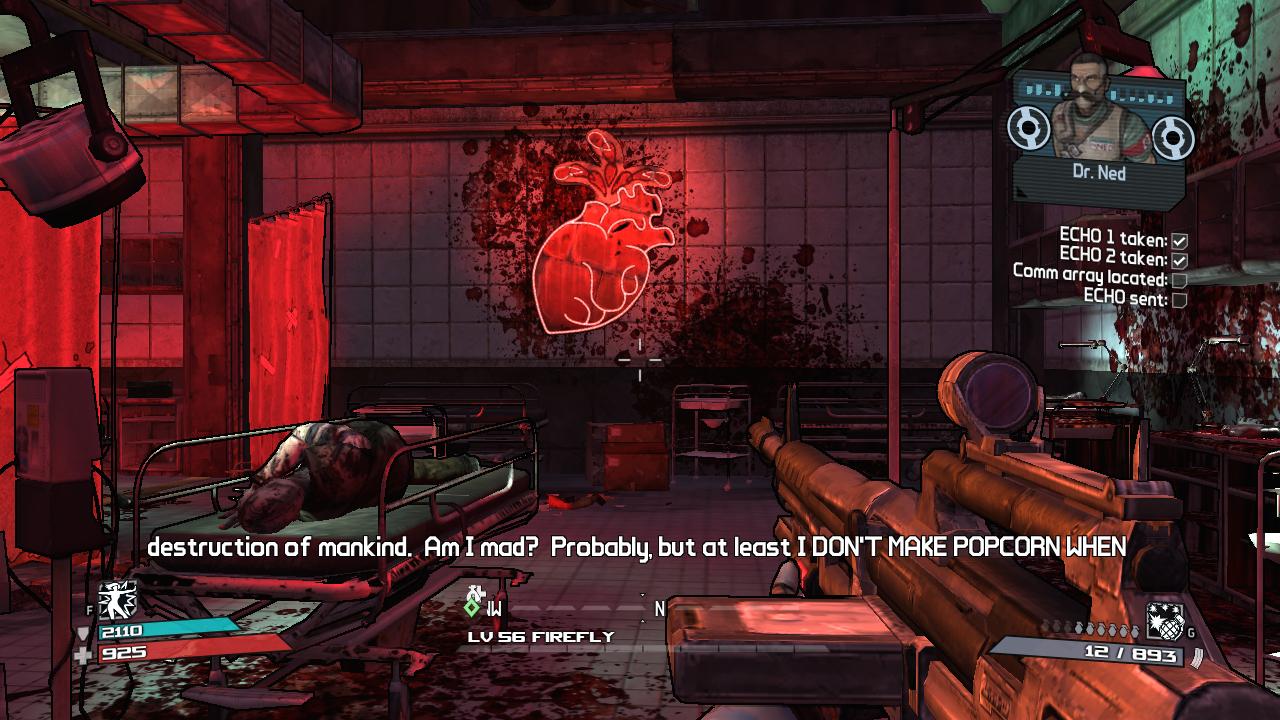Select the "Comm array located" objective checkbox

pyautogui.click(x=1179, y=279)
